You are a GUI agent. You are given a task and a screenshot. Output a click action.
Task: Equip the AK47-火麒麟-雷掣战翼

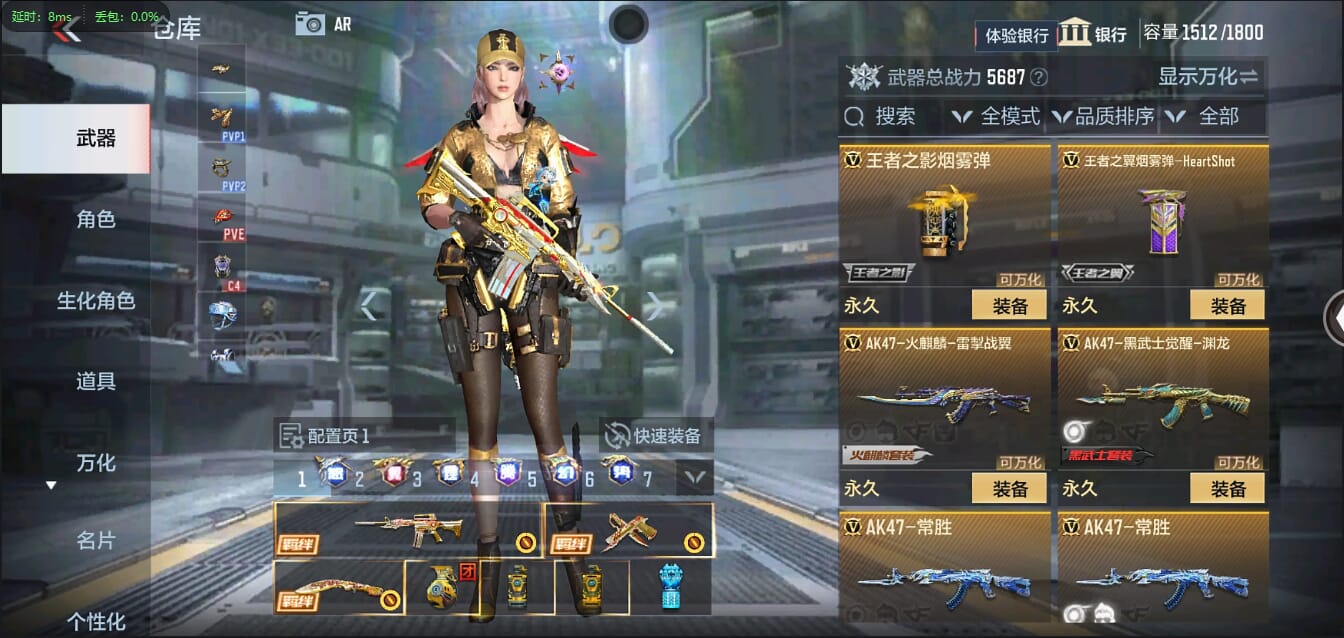pyautogui.click(x=1008, y=488)
